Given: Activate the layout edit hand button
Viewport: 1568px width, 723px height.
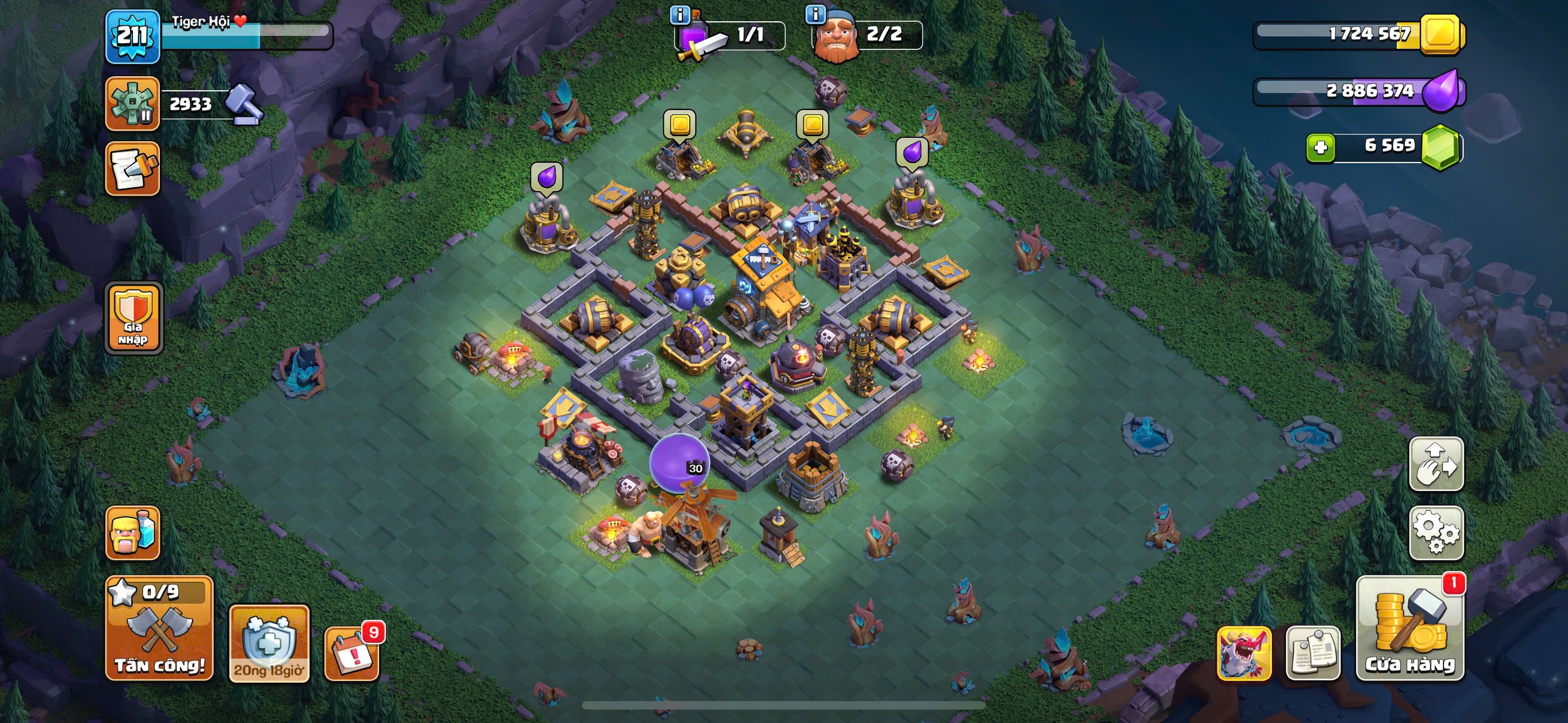Looking at the screenshot, I should [1436, 464].
